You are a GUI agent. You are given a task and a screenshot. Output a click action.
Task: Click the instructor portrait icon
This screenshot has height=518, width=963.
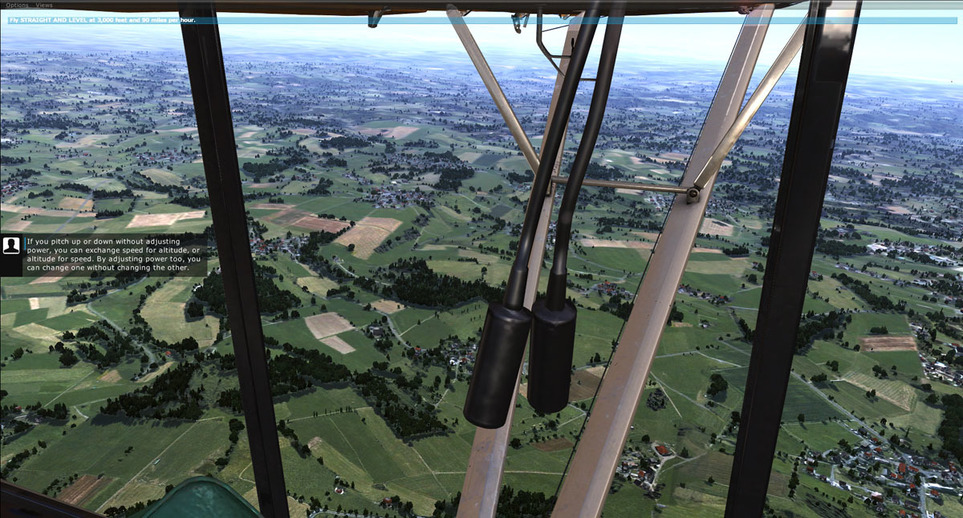12,246
